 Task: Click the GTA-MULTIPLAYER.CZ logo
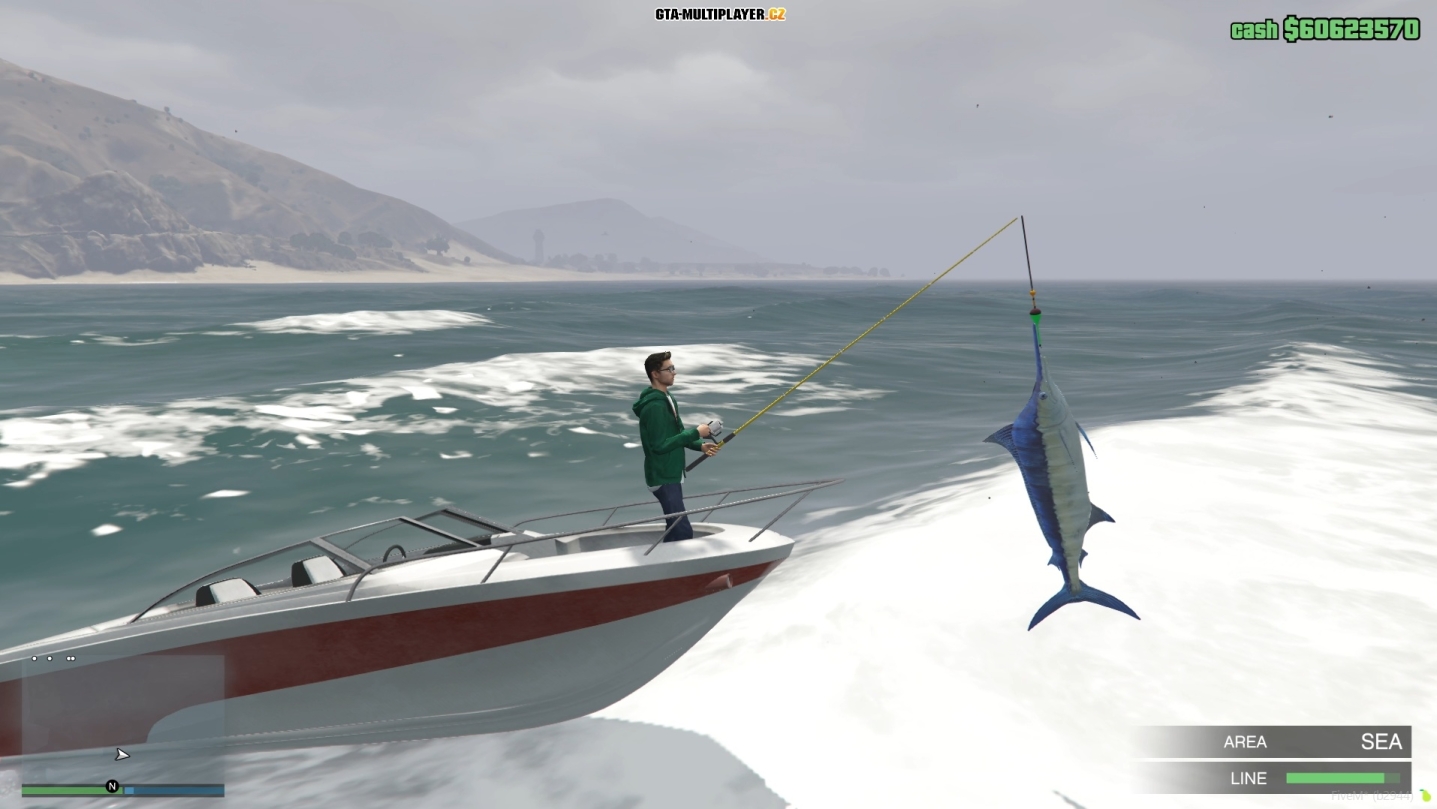(x=718, y=15)
